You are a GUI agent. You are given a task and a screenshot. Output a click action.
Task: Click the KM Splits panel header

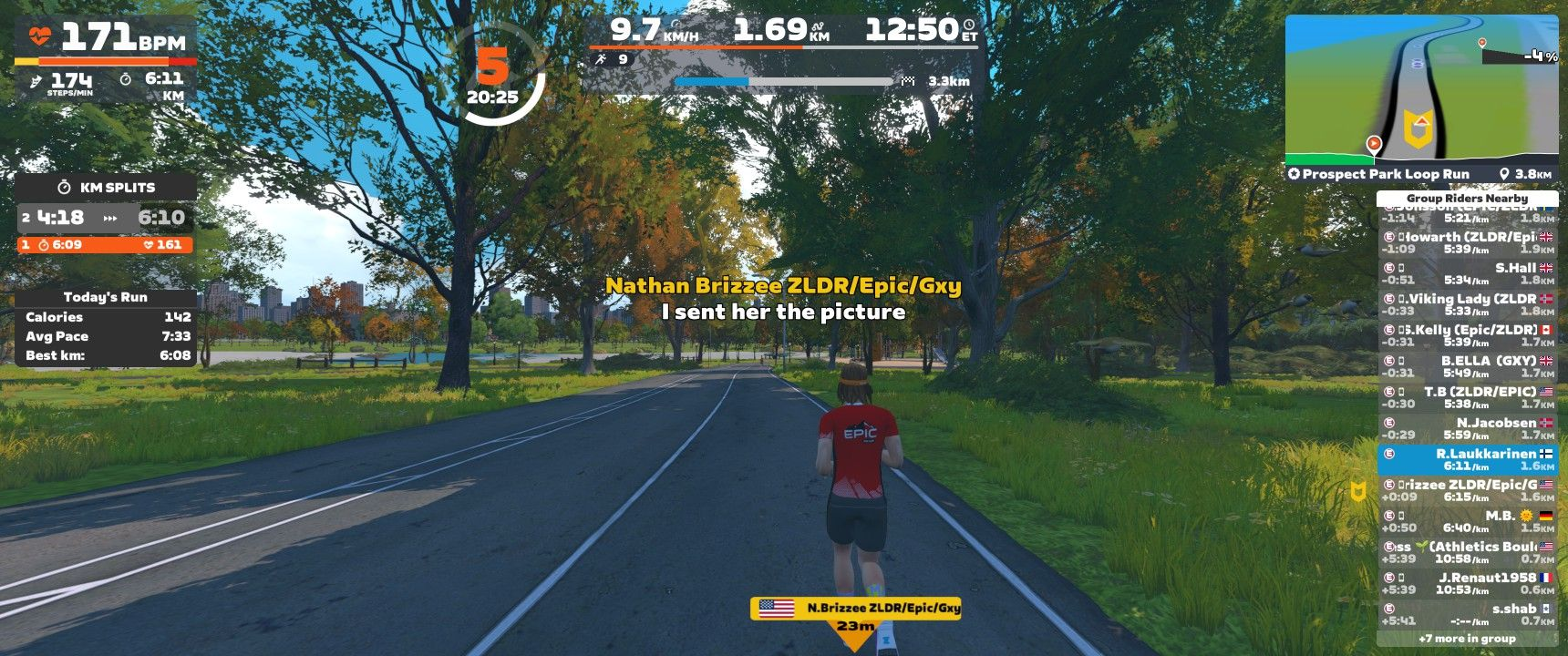[106, 188]
